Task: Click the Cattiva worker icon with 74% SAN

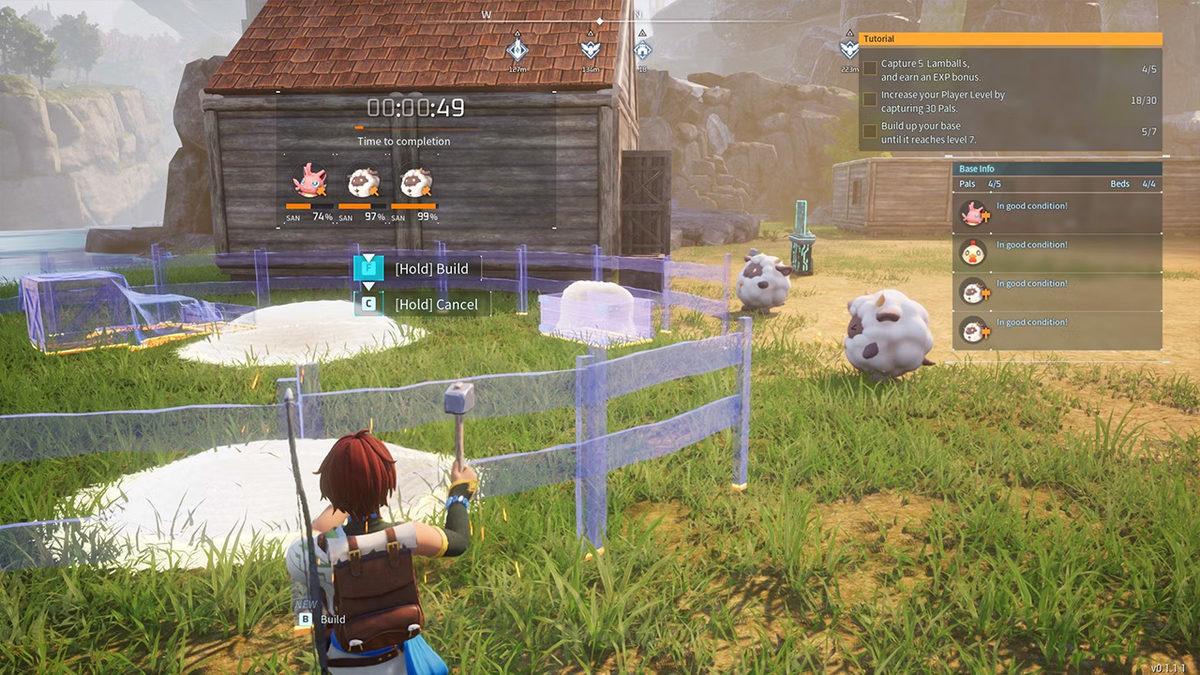Action: tap(309, 182)
